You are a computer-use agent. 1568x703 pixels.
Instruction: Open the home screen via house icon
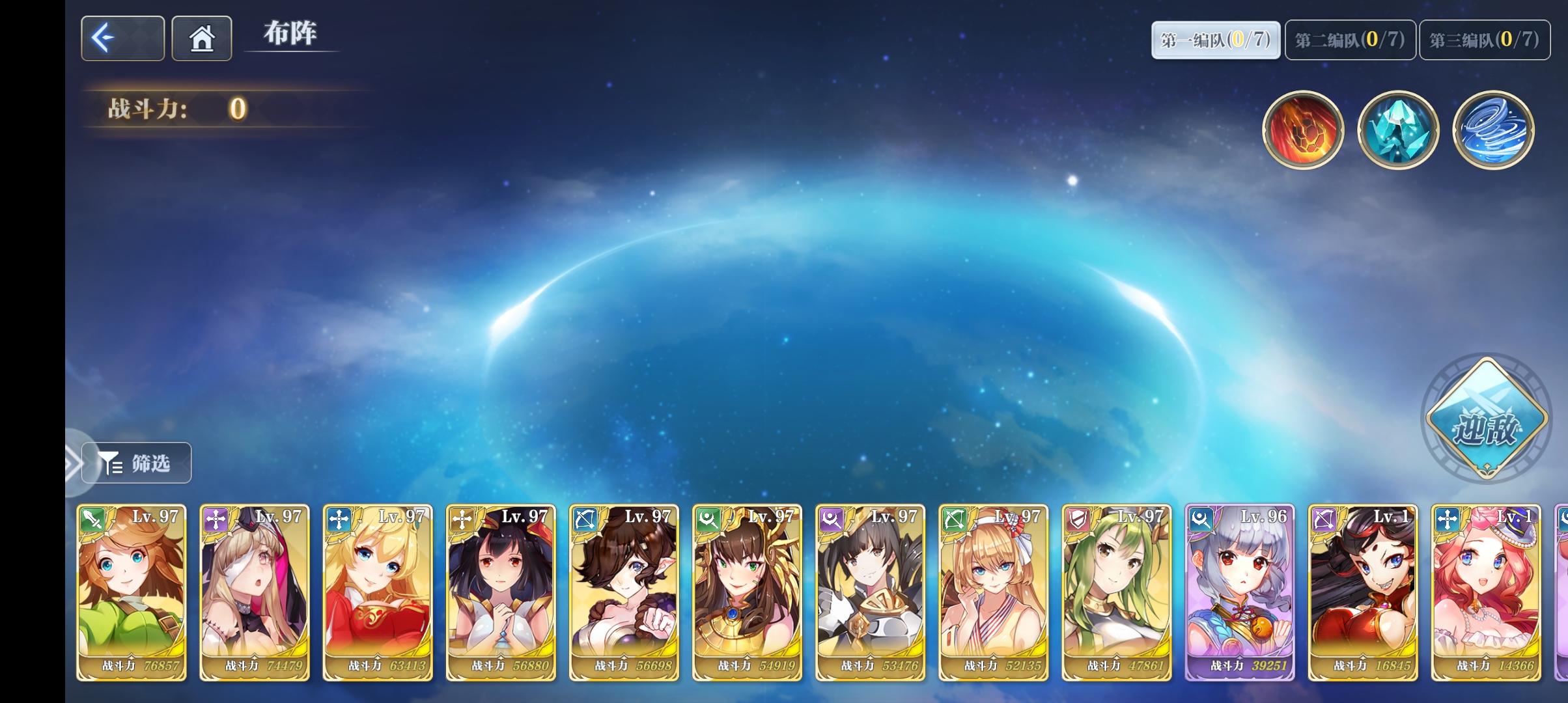201,38
